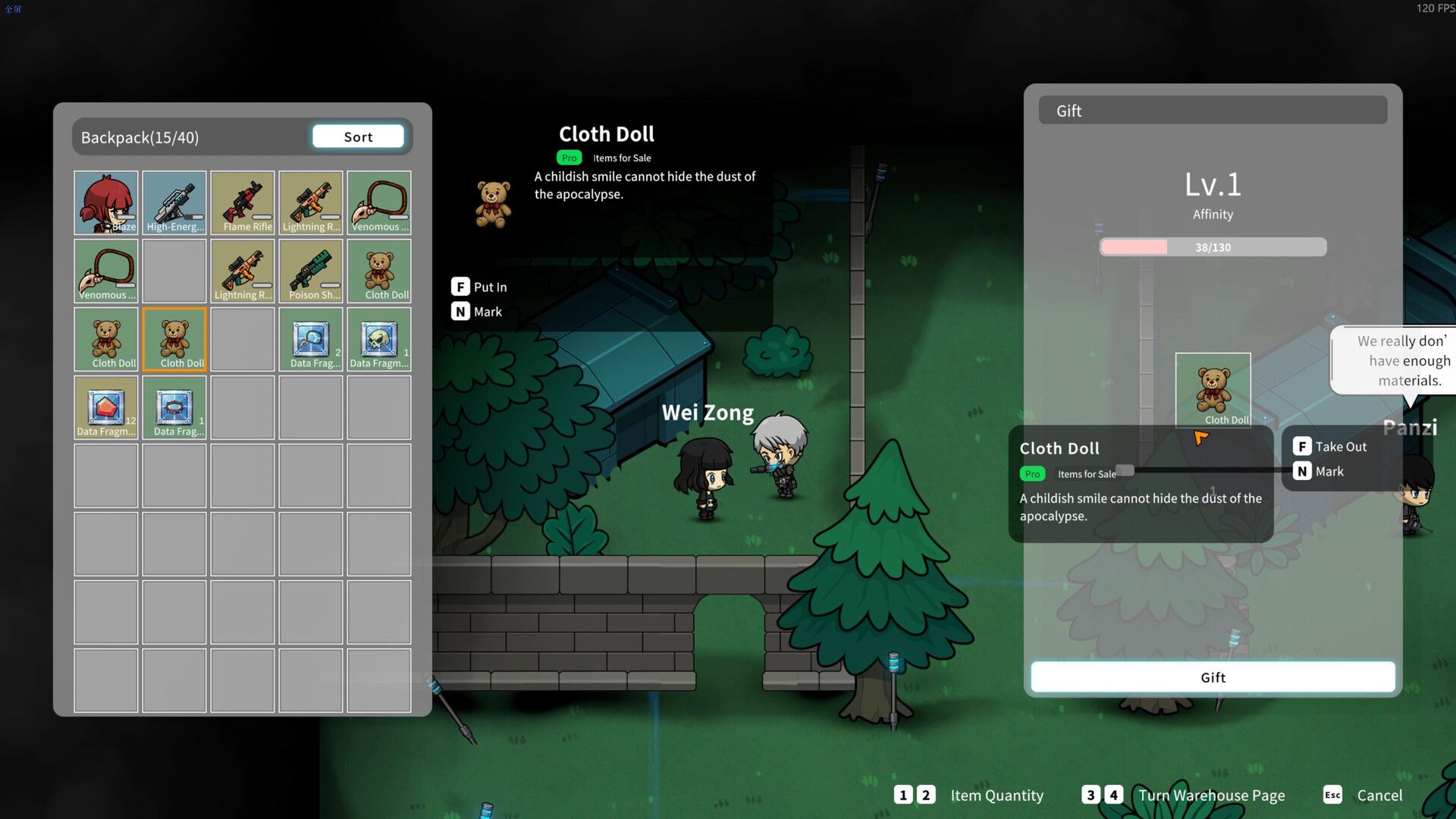Pick the red gem Data Fragment stack
Viewport: 1456px width, 819px height.
click(106, 407)
